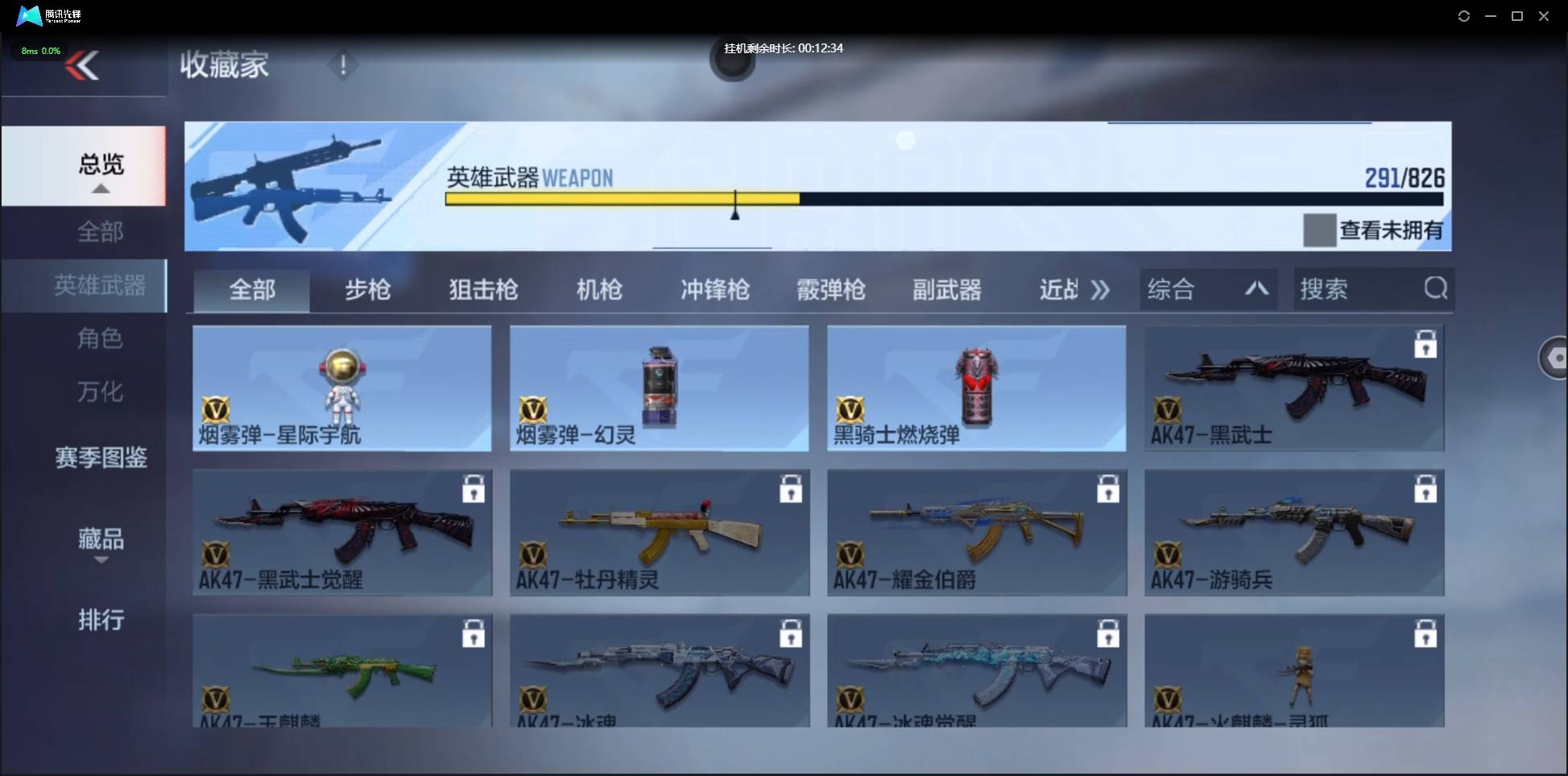
Task: Open the 排行 rankings page
Action: coord(100,620)
